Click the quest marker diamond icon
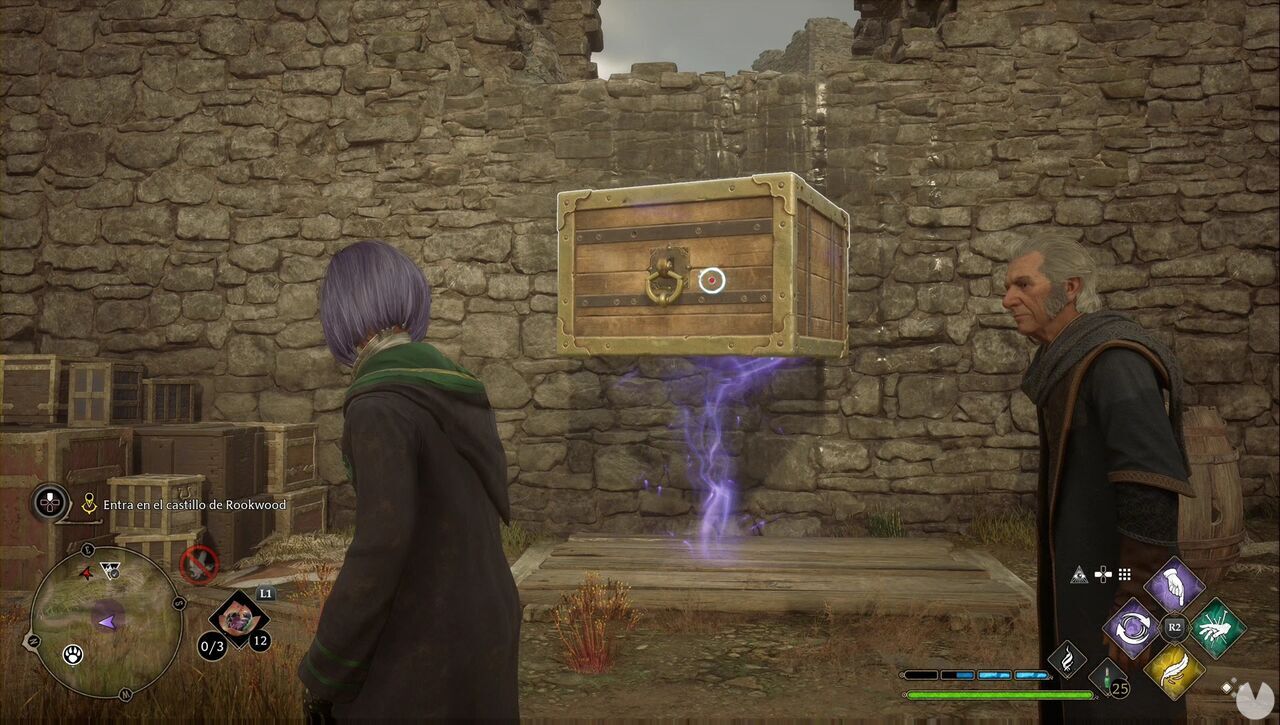Image resolution: width=1280 pixels, height=725 pixels. 88,502
